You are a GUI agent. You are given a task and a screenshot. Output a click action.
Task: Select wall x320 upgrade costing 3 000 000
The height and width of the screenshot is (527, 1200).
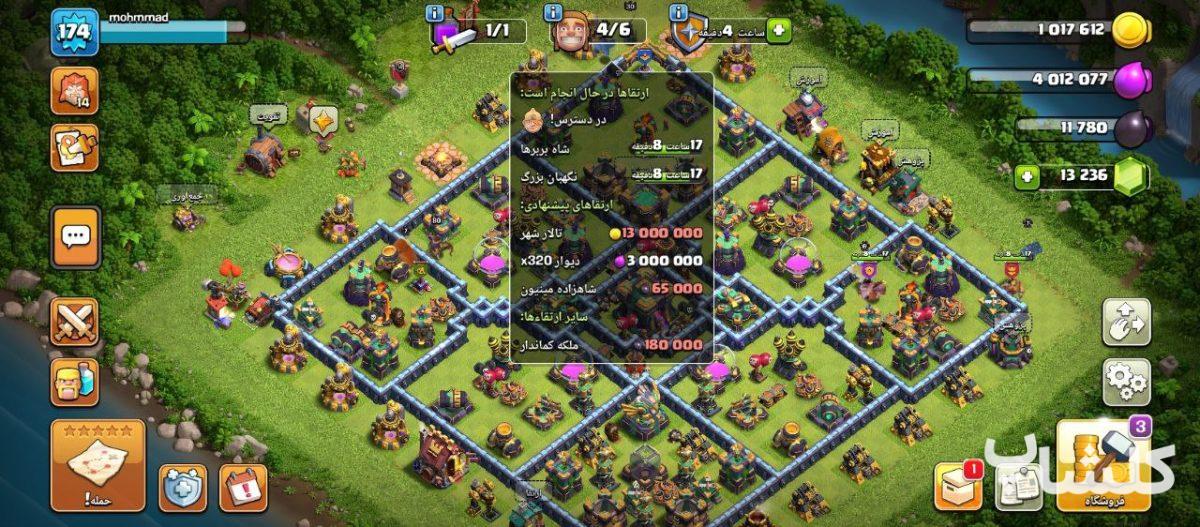click(x=612, y=260)
